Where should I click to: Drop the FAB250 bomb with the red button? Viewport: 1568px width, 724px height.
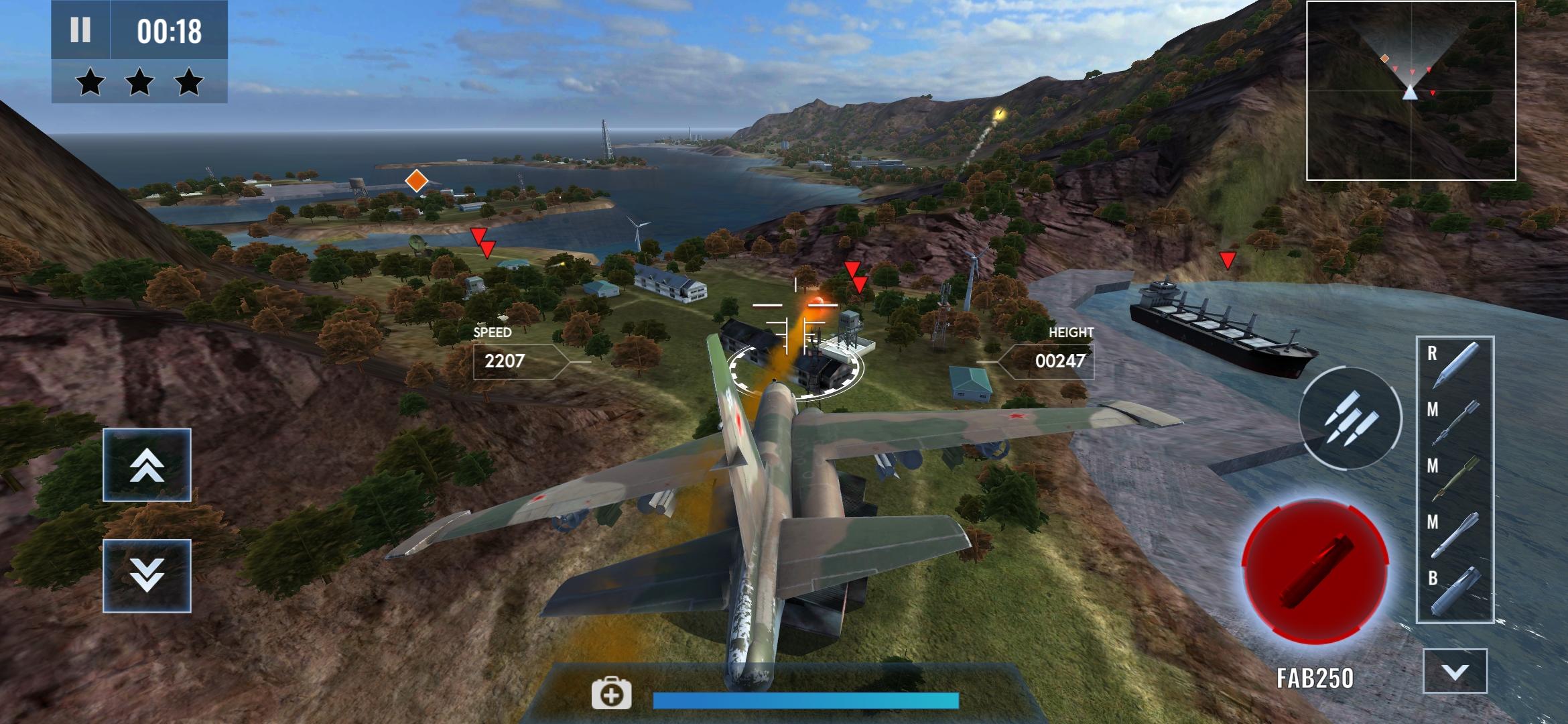(1314, 572)
